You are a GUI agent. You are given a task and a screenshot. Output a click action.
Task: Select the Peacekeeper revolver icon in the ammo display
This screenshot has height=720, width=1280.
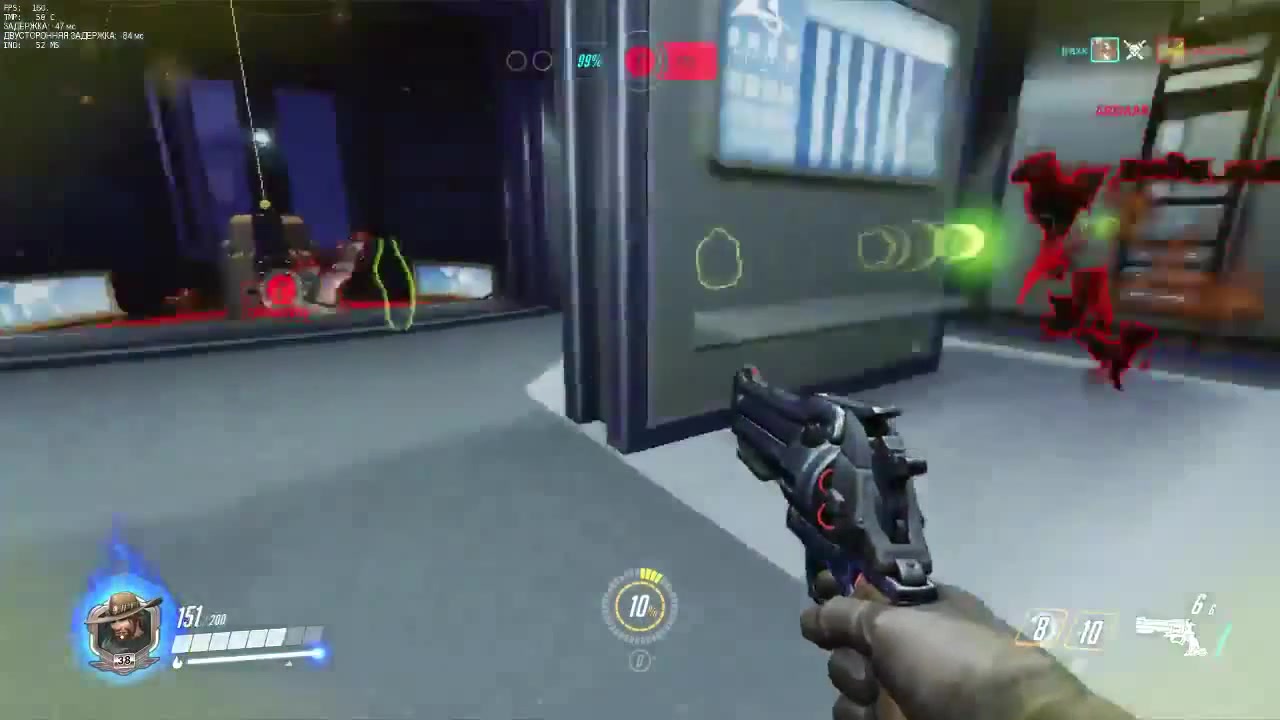pyautogui.click(x=1175, y=630)
